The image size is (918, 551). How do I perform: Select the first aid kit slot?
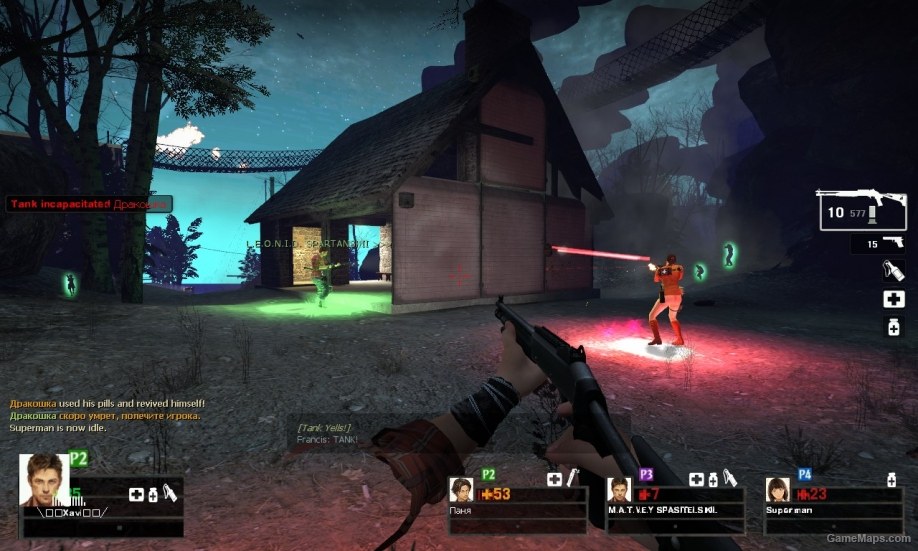point(893,299)
